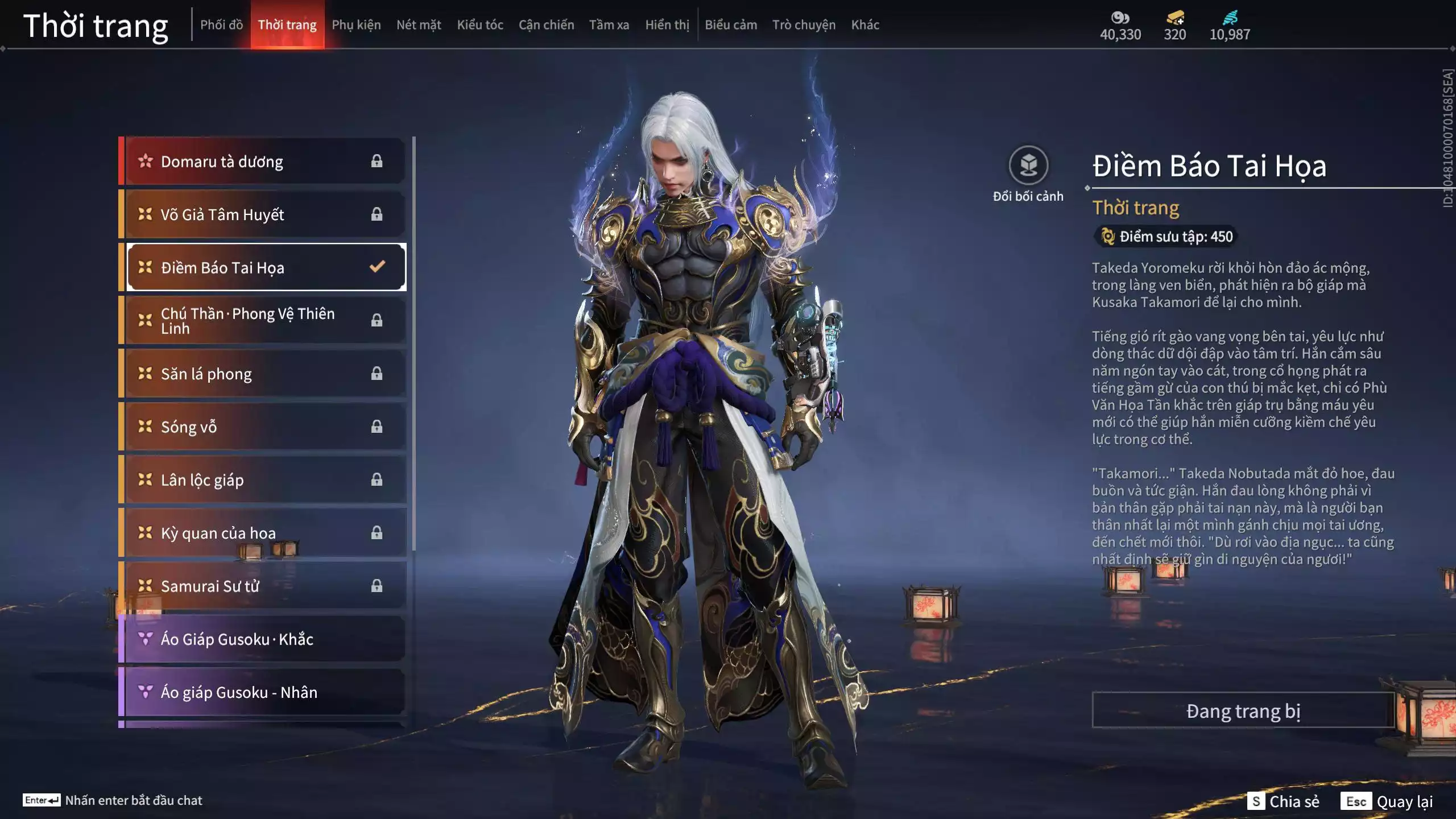Click the Đổi bối cảnh background icon

pos(1028,166)
